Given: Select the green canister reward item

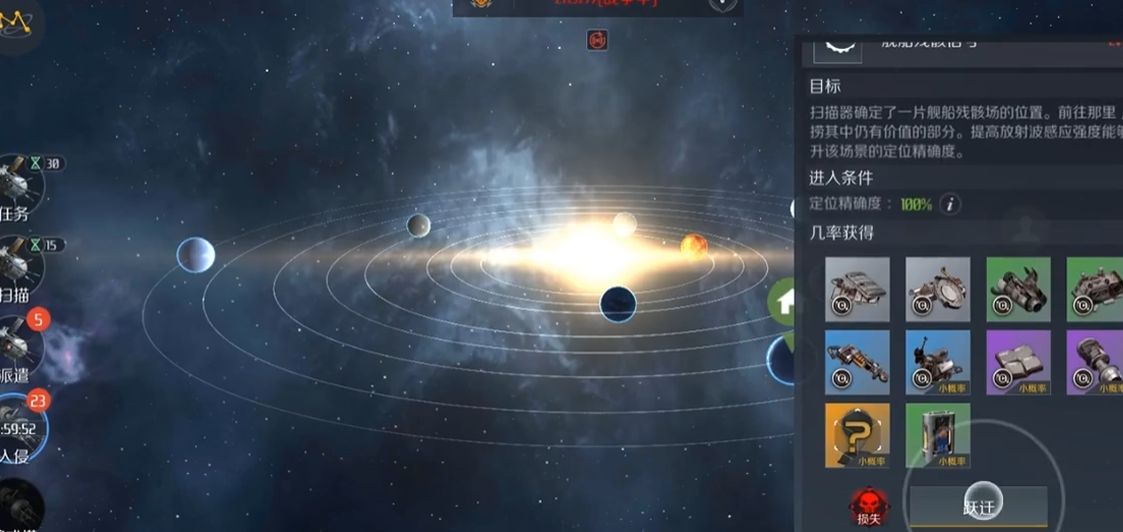Looking at the screenshot, I should coord(937,435).
